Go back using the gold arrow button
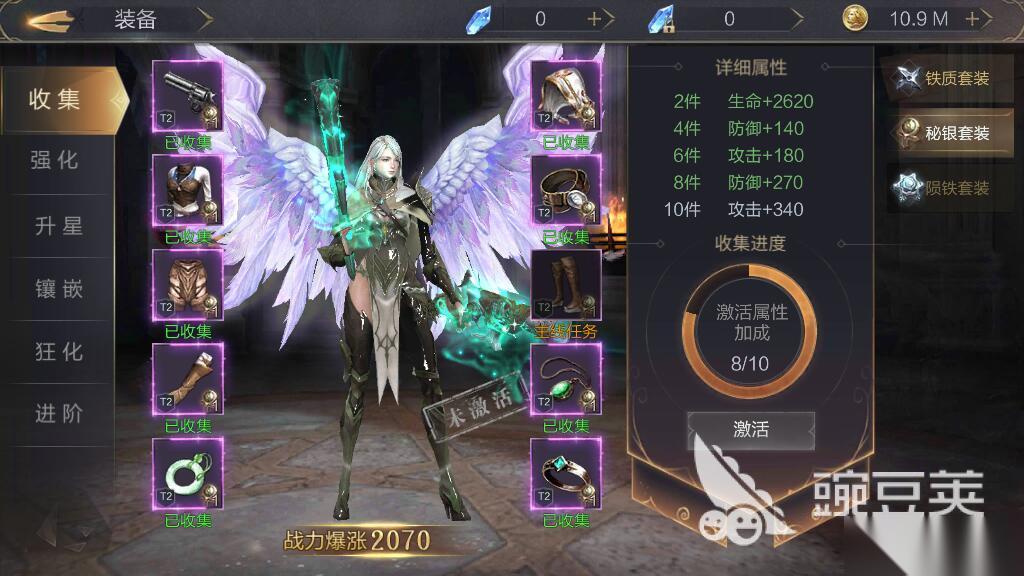Viewport: 1024px width, 576px height. pyautogui.click(x=45, y=19)
